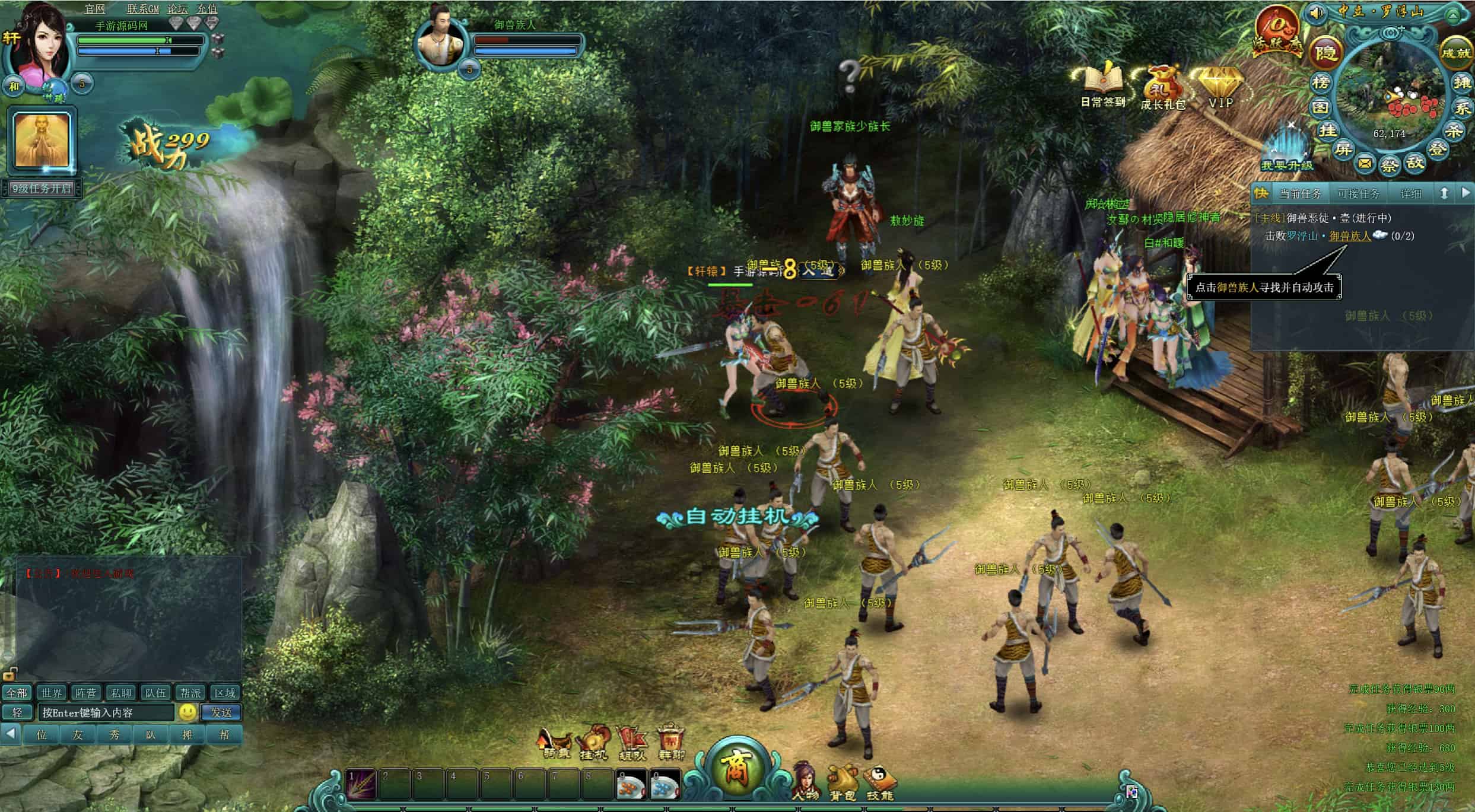Open the 技能 skills book
This screenshot has height=812, width=1475.
[x=879, y=782]
